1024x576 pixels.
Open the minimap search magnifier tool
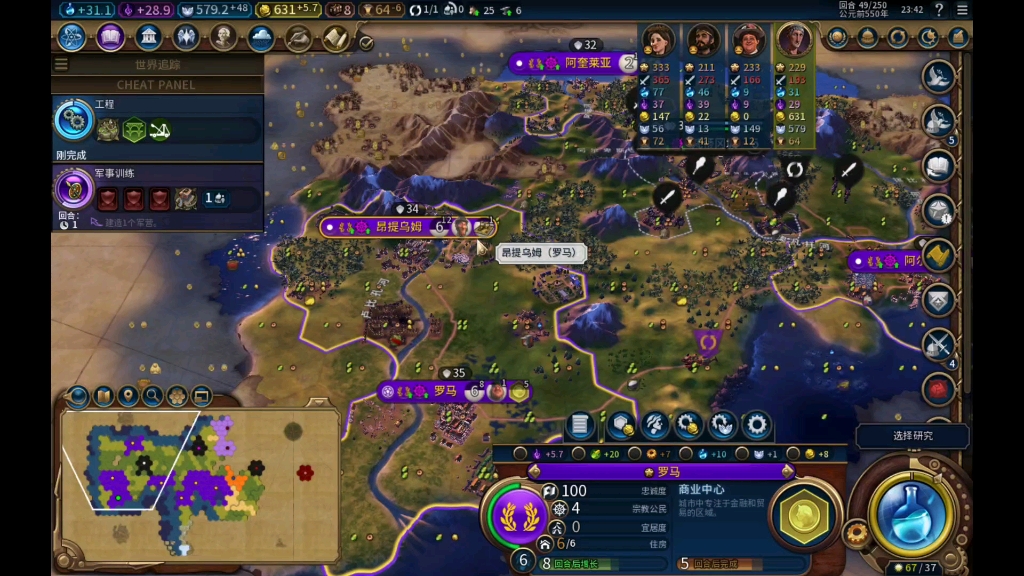tap(153, 397)
